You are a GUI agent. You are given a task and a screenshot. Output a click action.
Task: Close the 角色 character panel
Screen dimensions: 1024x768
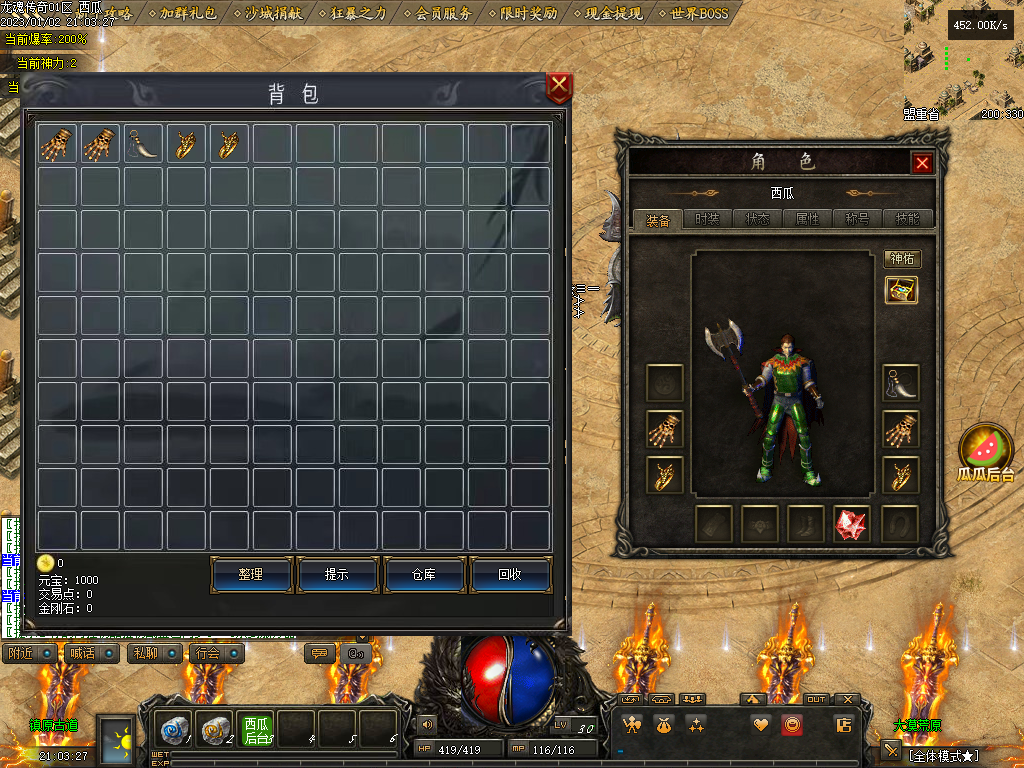922,163
